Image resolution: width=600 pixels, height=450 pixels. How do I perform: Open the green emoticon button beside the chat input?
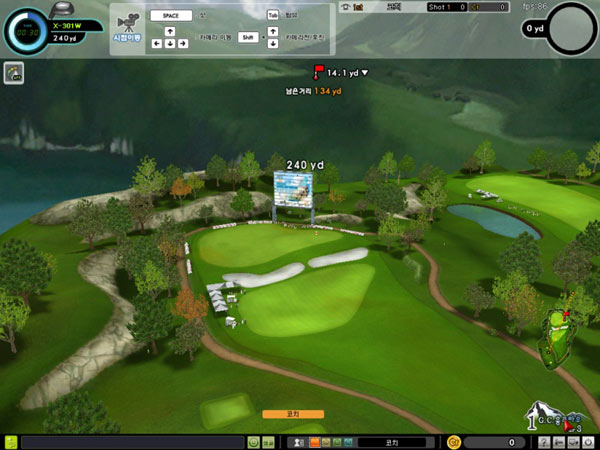click(x=254, y=442)
